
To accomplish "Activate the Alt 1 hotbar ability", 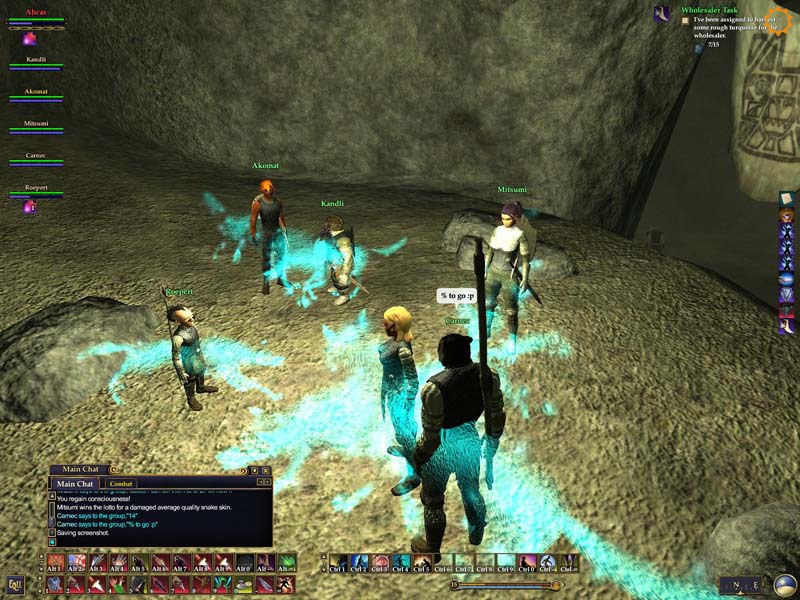I will (x=56, y=563).
